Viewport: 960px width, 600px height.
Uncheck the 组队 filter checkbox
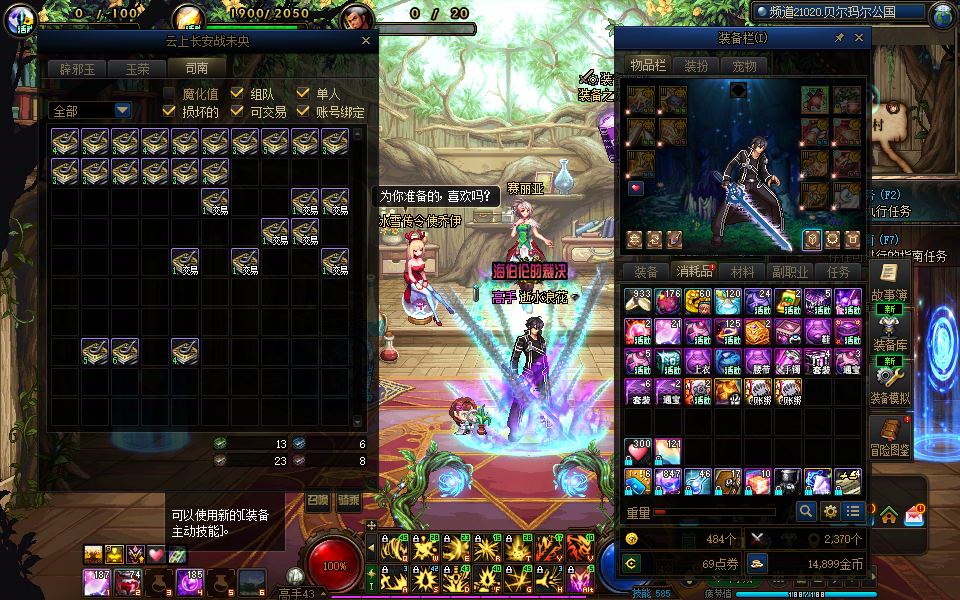[x=237, y=93]
